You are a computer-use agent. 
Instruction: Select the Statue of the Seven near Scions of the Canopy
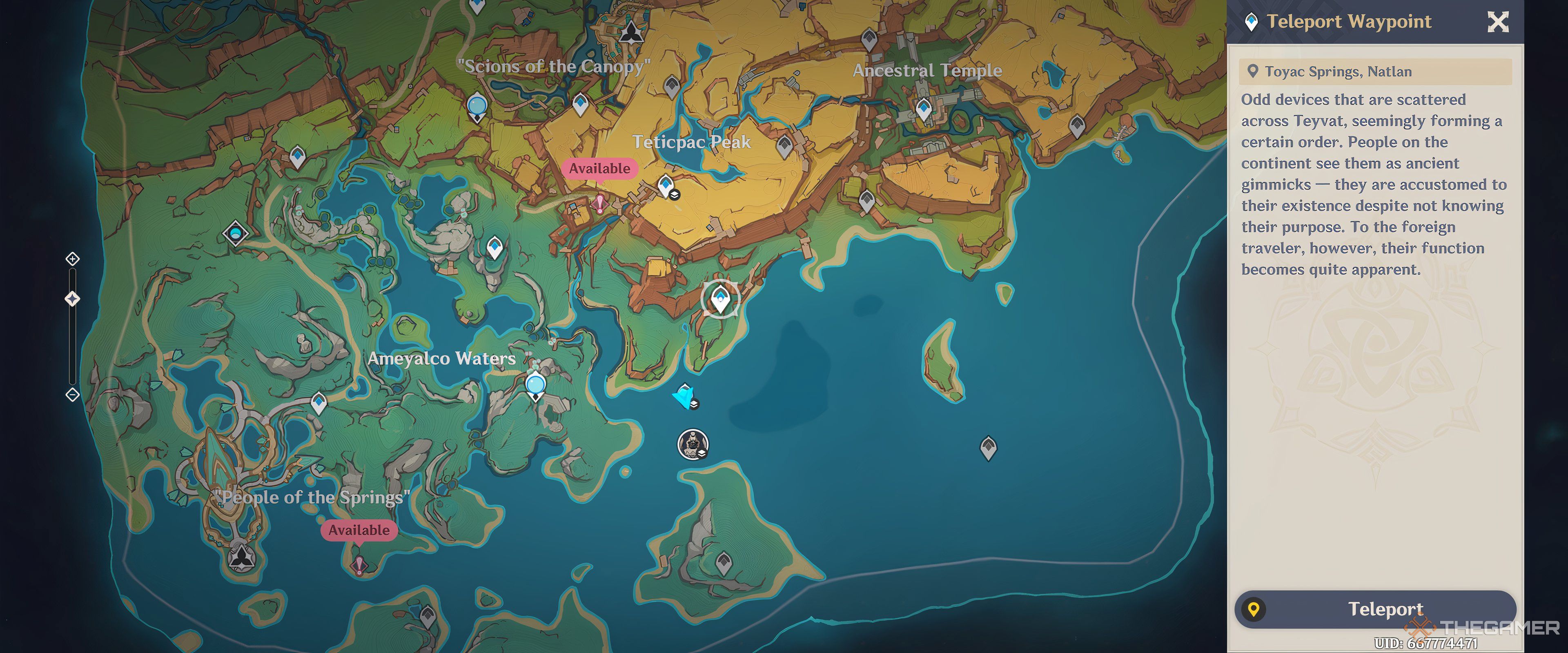click(x=631, y=31)
